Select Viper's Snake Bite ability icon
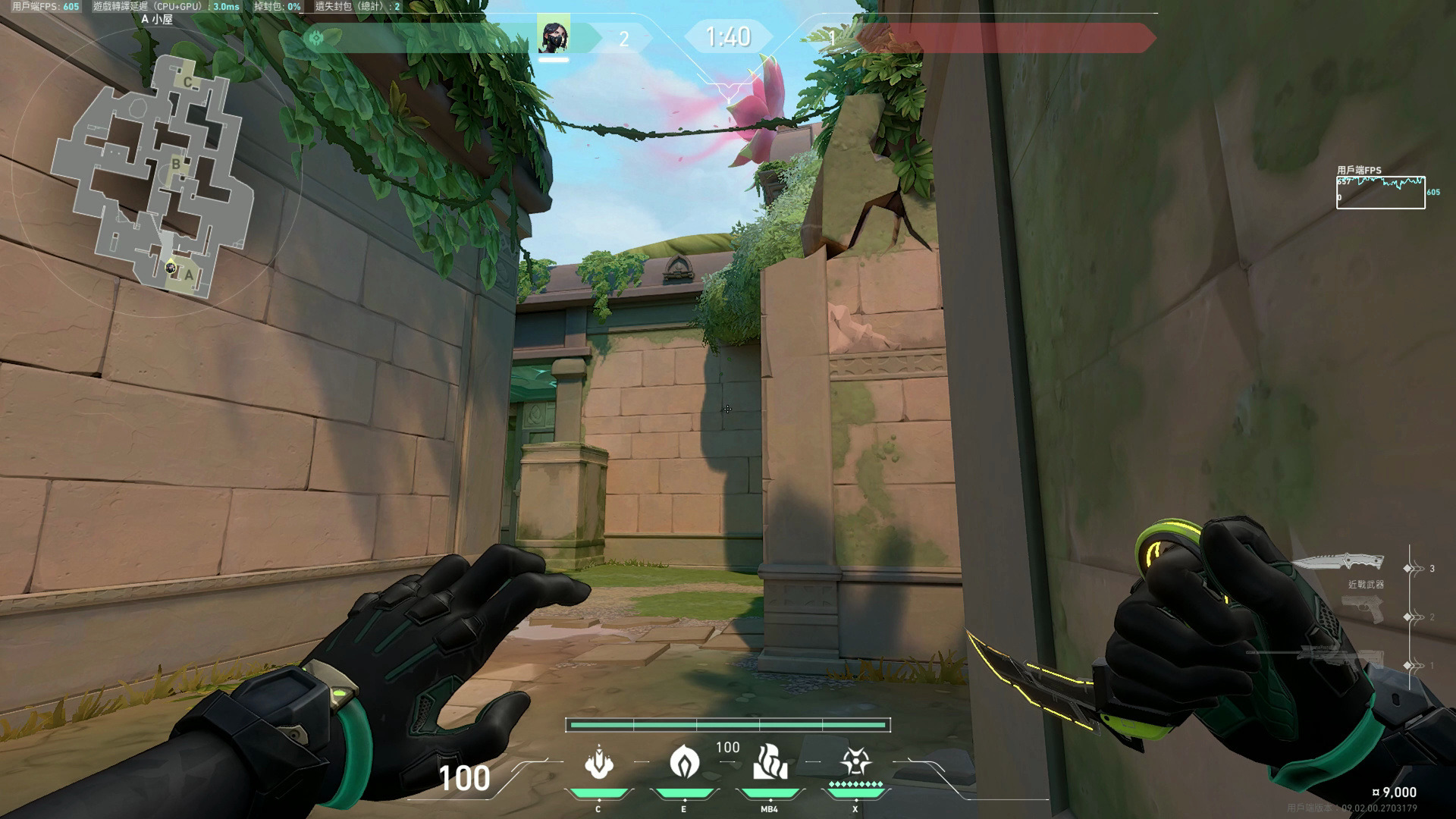 598,762
